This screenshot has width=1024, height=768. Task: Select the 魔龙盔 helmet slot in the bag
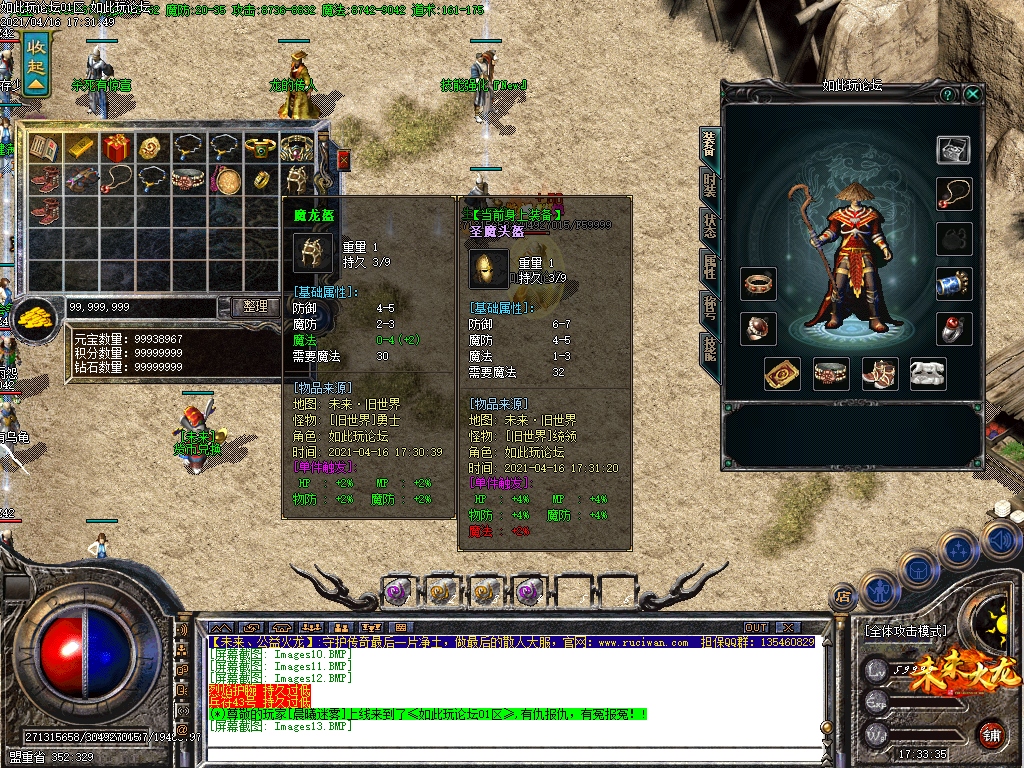(x=297, y=180)
